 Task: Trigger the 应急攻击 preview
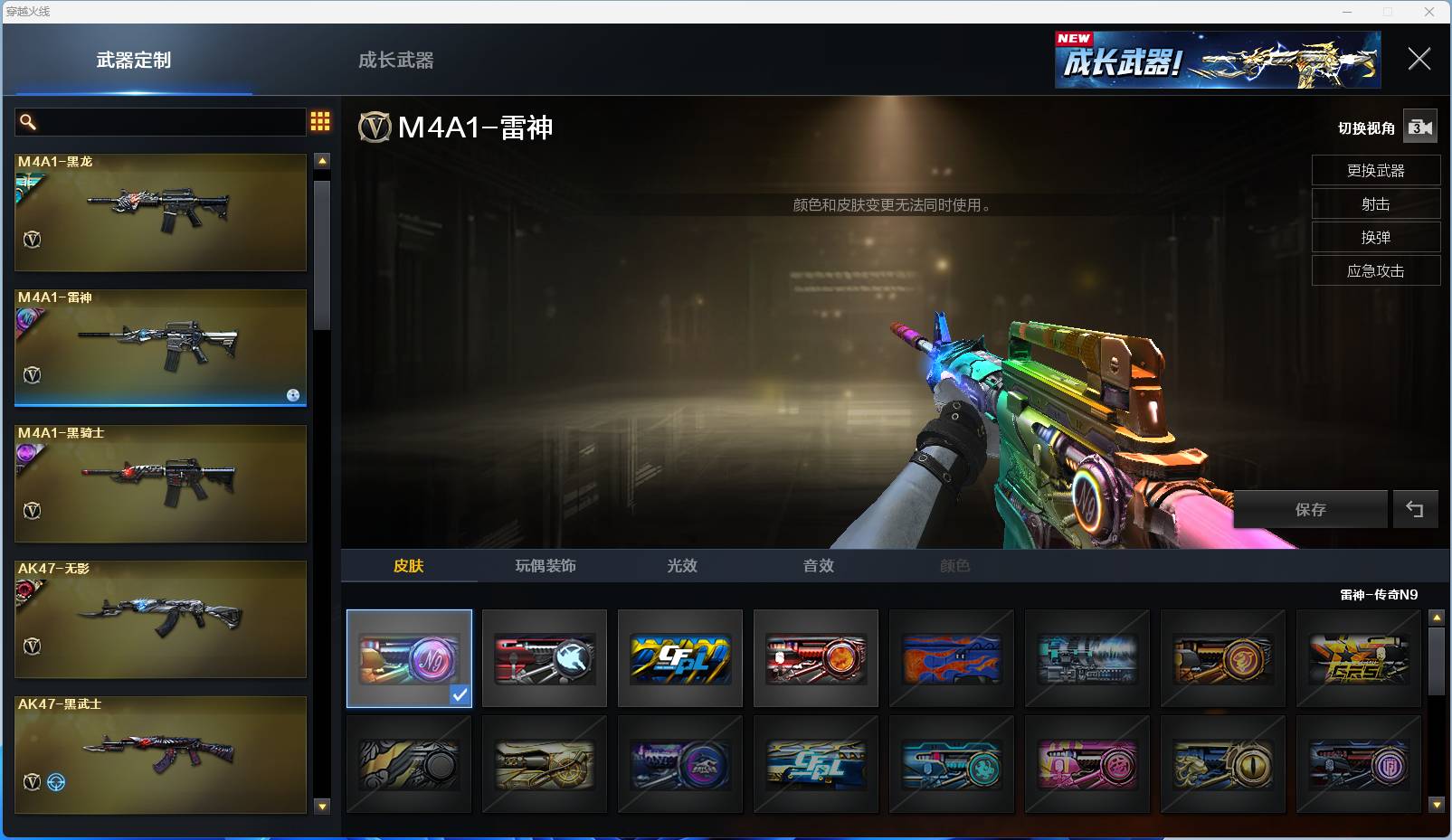[1375, 271]
